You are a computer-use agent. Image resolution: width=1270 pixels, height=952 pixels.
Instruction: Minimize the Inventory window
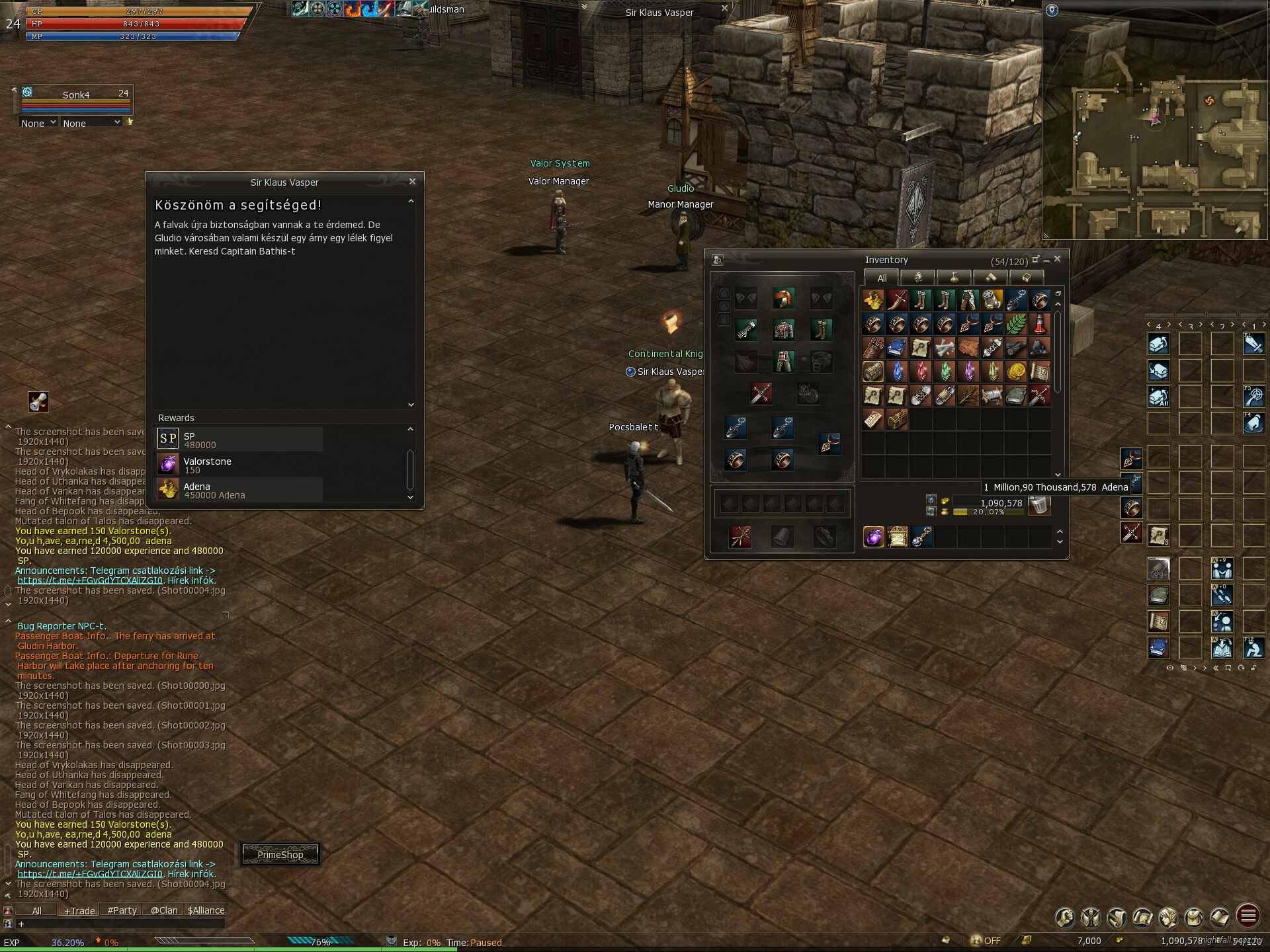click(x=1046, y=260)
